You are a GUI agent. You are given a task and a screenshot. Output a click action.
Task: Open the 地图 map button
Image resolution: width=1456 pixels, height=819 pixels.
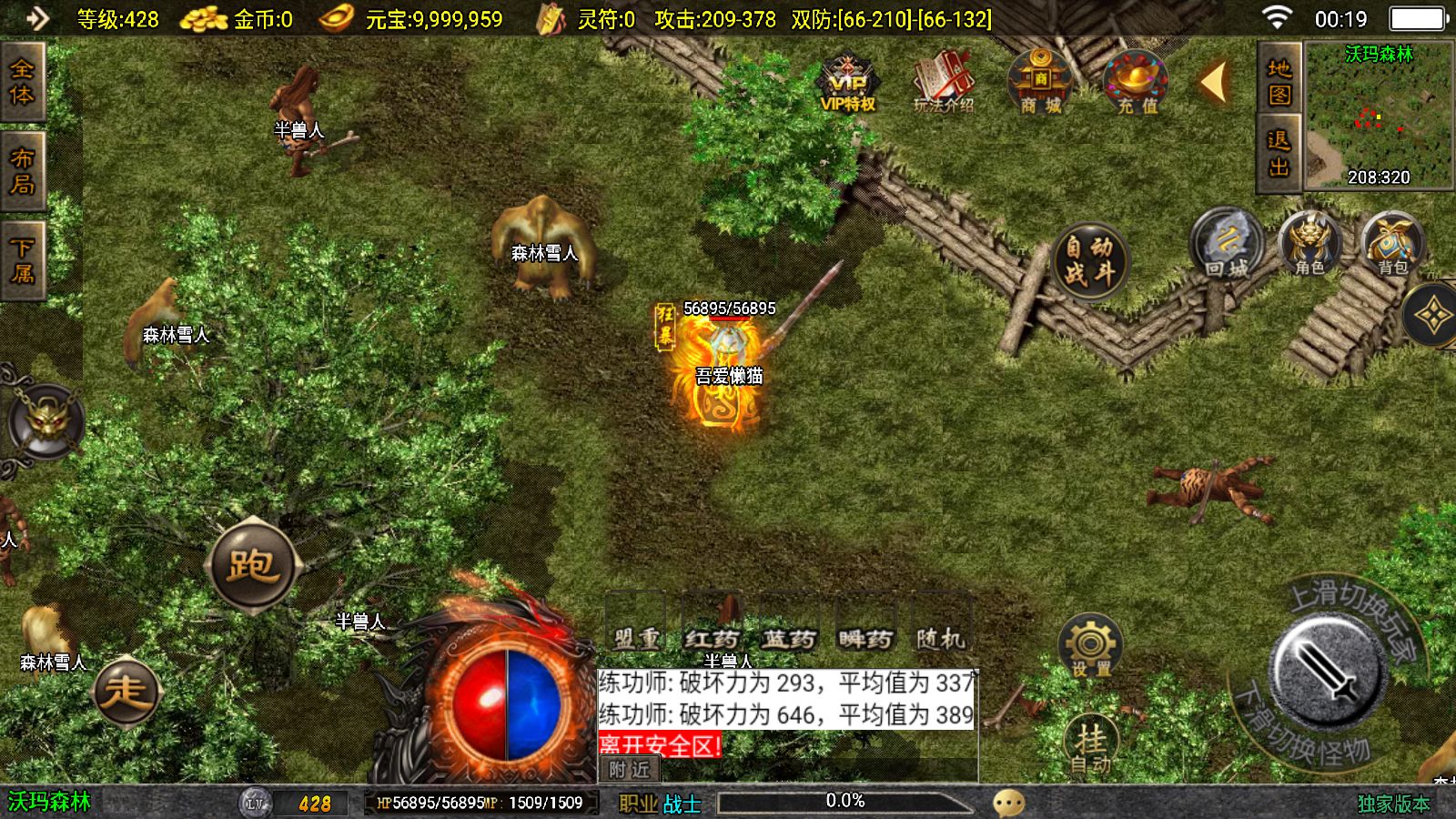1279,81
